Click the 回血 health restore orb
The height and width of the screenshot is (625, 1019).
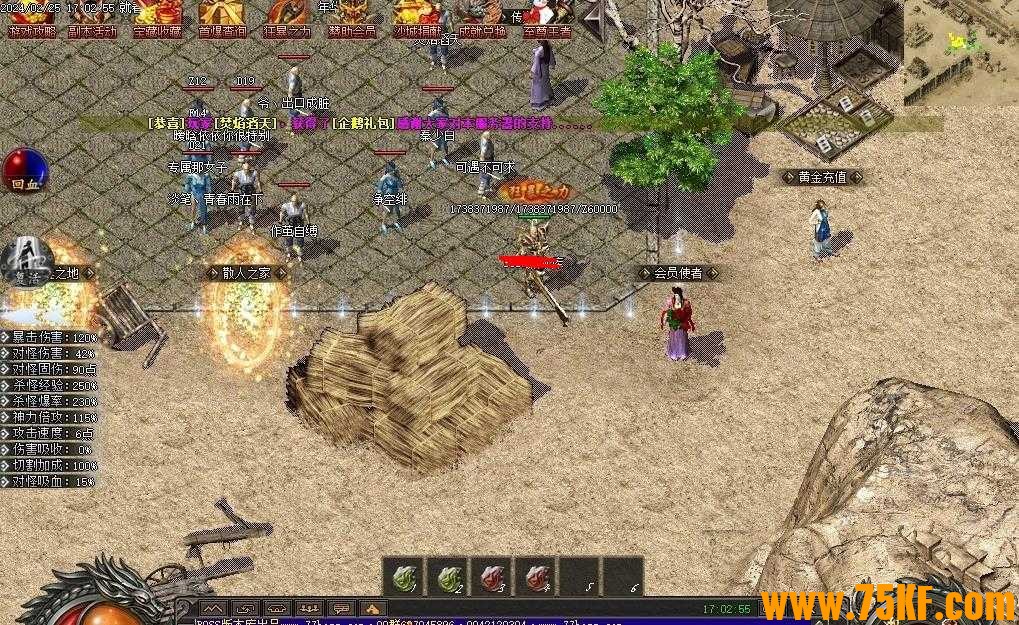click(25, 170)
